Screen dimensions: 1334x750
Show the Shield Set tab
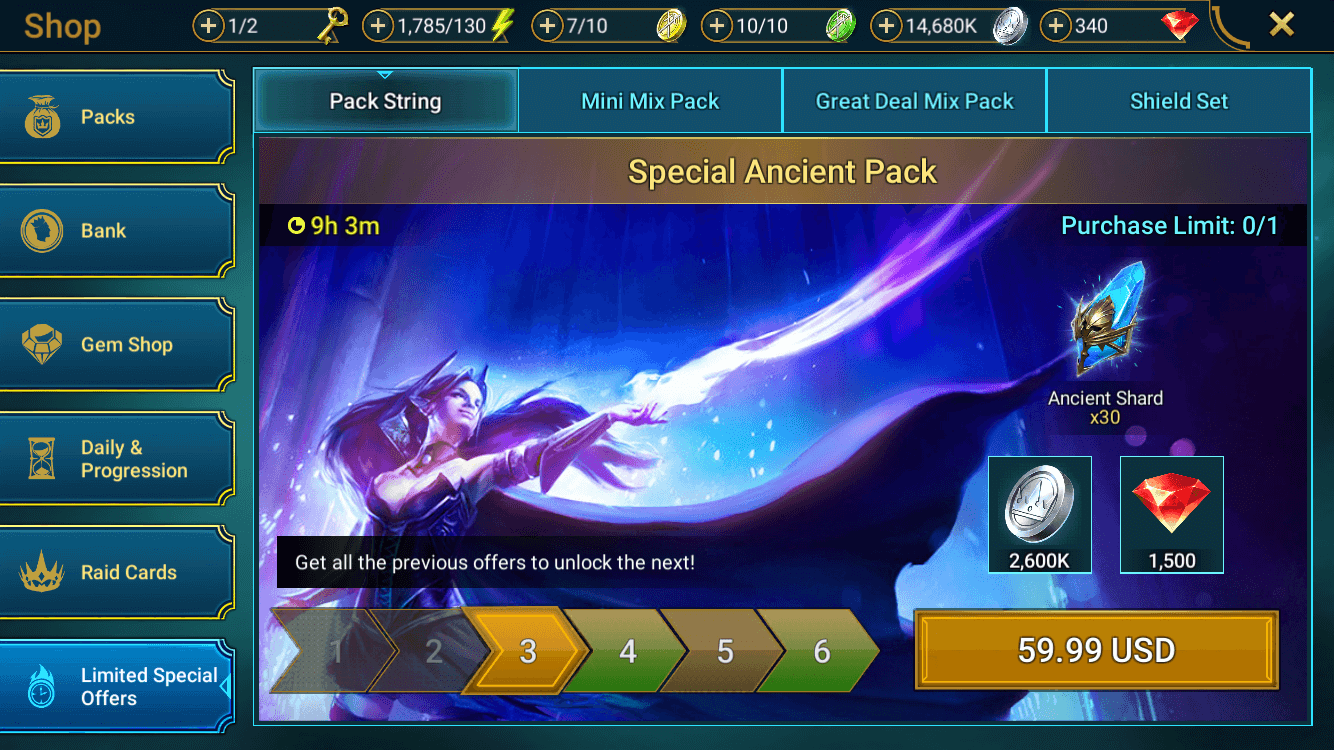click(x=1178, y=101)
